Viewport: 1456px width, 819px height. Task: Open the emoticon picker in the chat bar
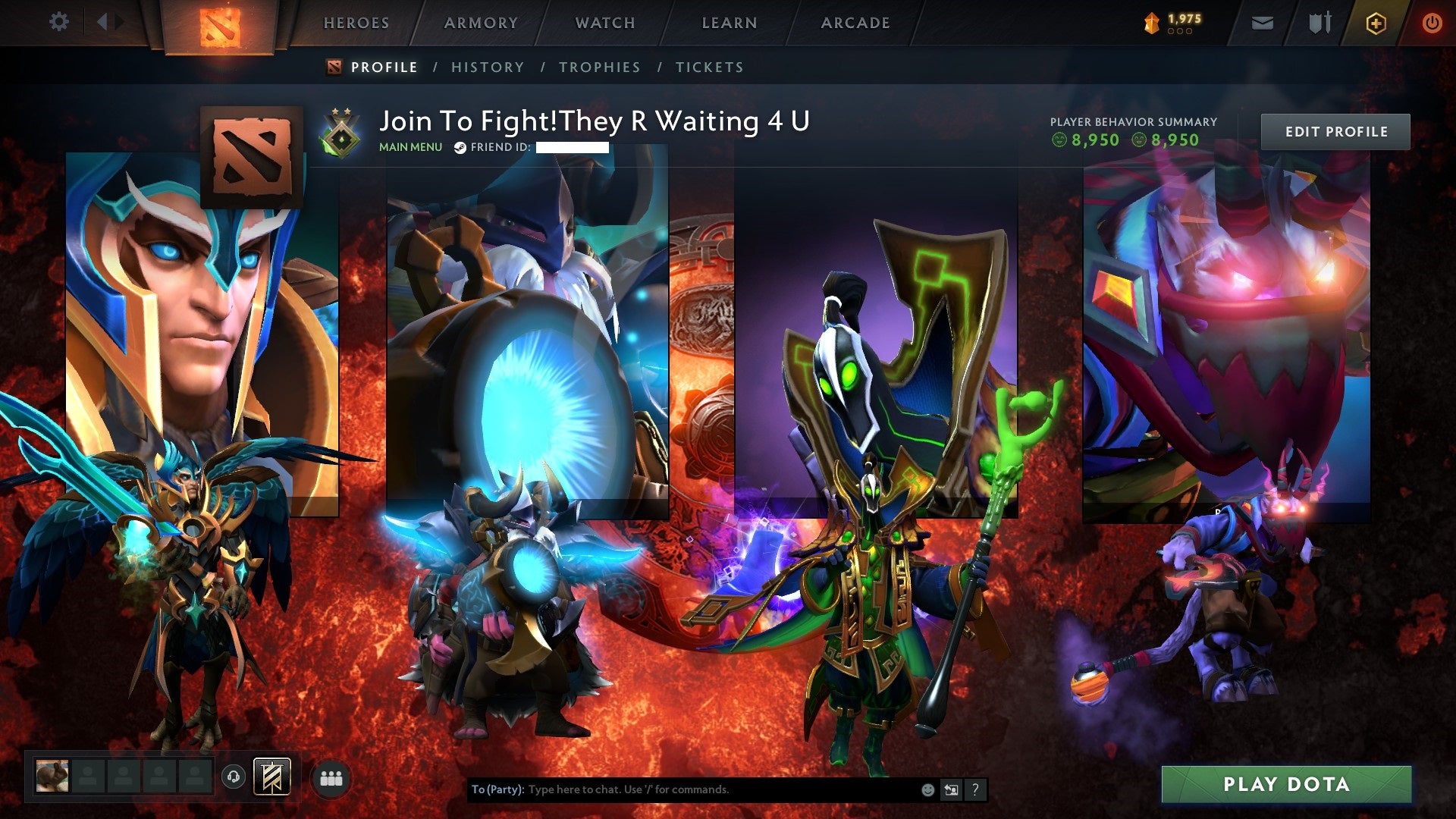coord(927,789)
